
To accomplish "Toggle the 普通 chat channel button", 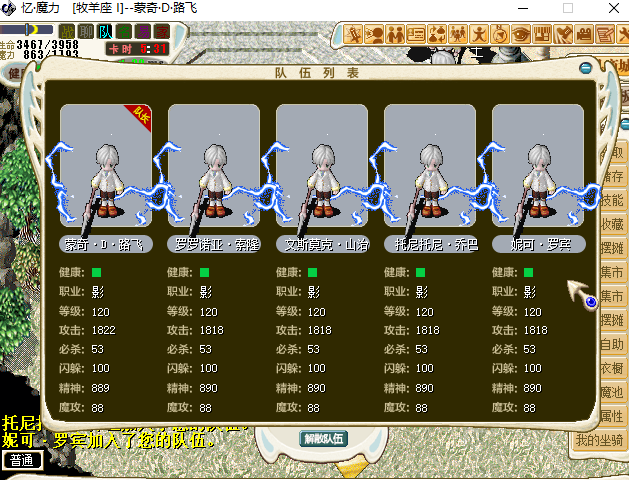I will (x=22, y=460).
